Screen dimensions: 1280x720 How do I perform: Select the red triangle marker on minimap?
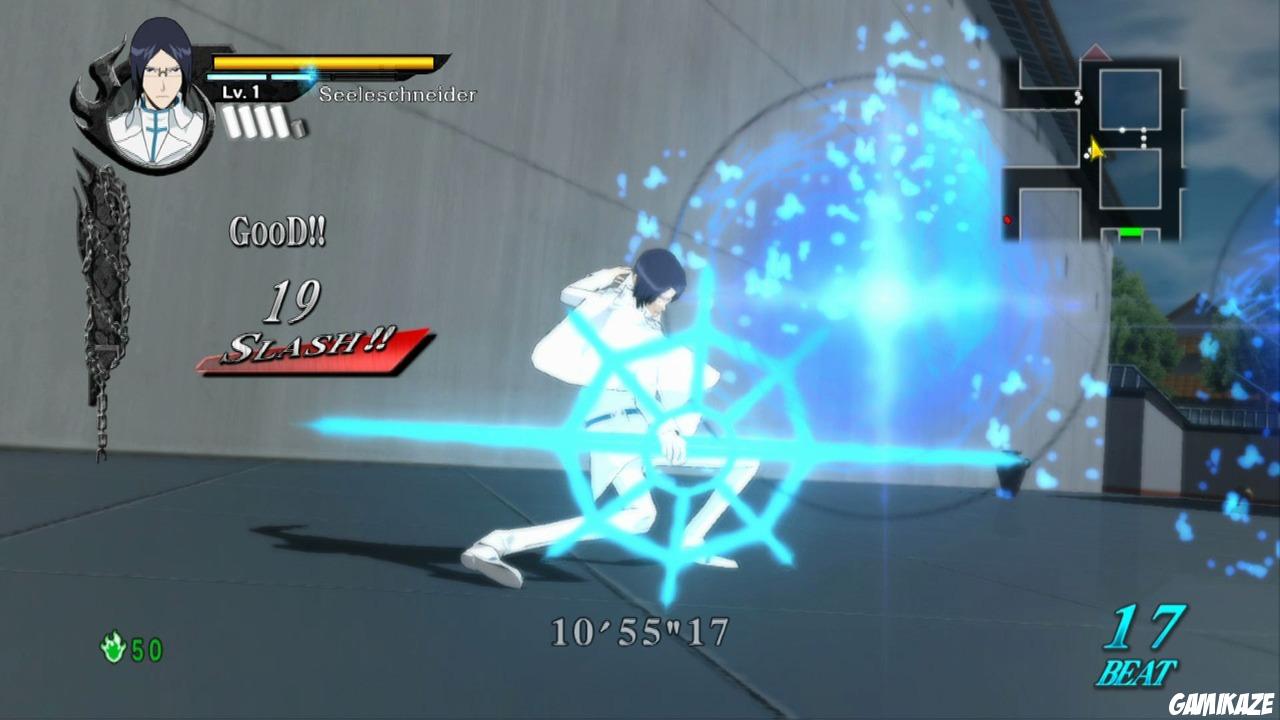click(1095, 51)
